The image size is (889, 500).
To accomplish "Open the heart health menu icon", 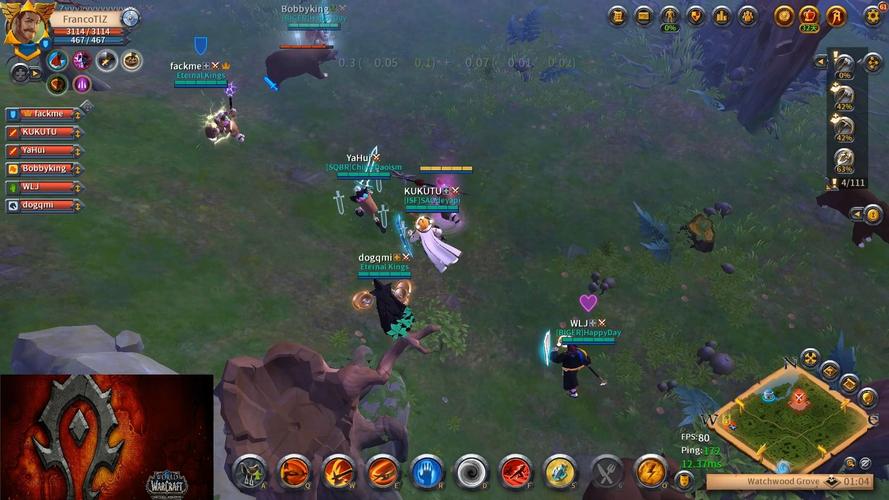I will [x=696, y=16].
